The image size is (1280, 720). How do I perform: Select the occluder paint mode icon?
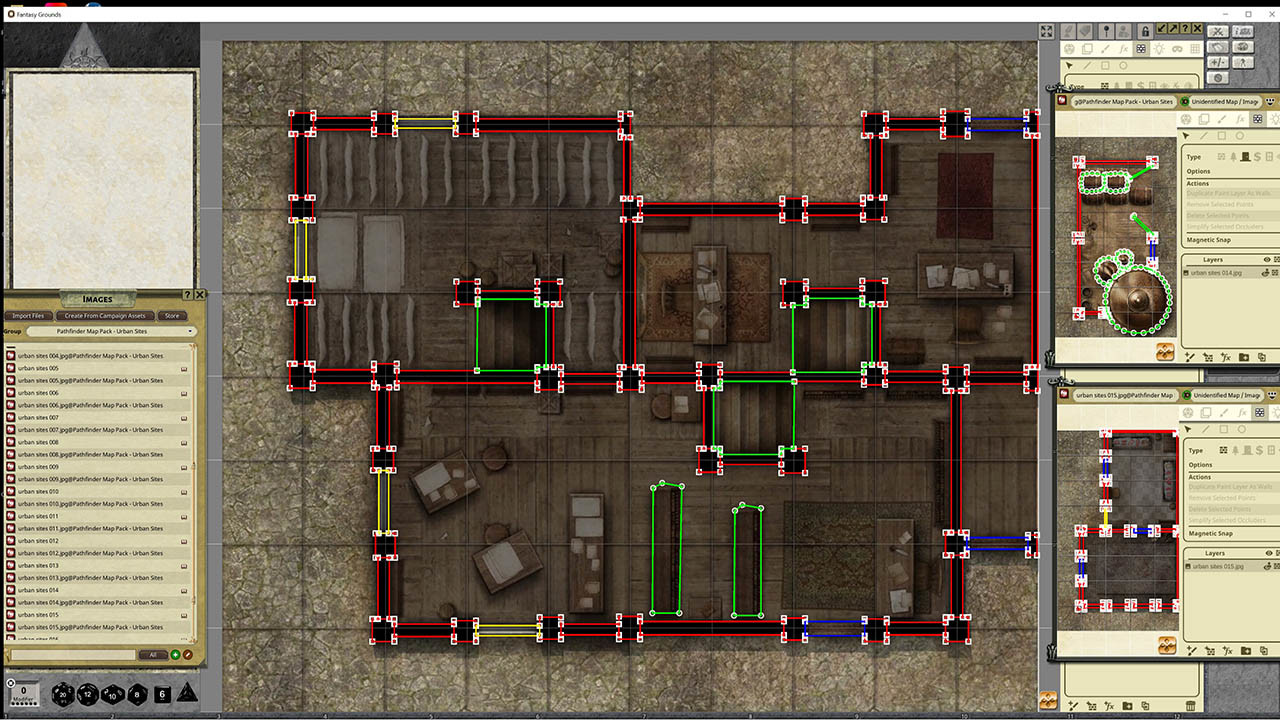pyautogui.click(x=1141, y=49)
